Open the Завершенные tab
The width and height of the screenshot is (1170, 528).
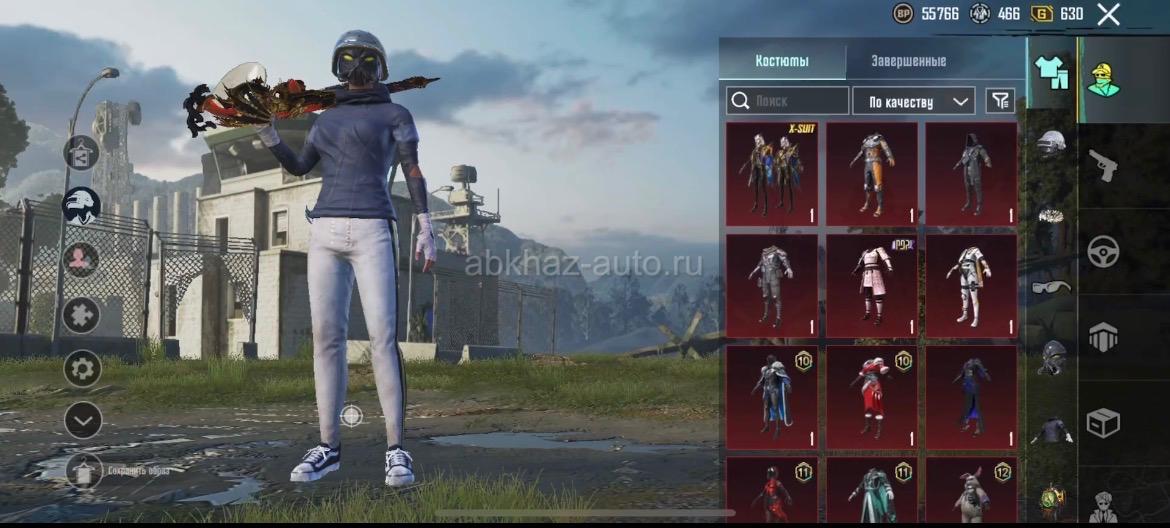point(908,61)
